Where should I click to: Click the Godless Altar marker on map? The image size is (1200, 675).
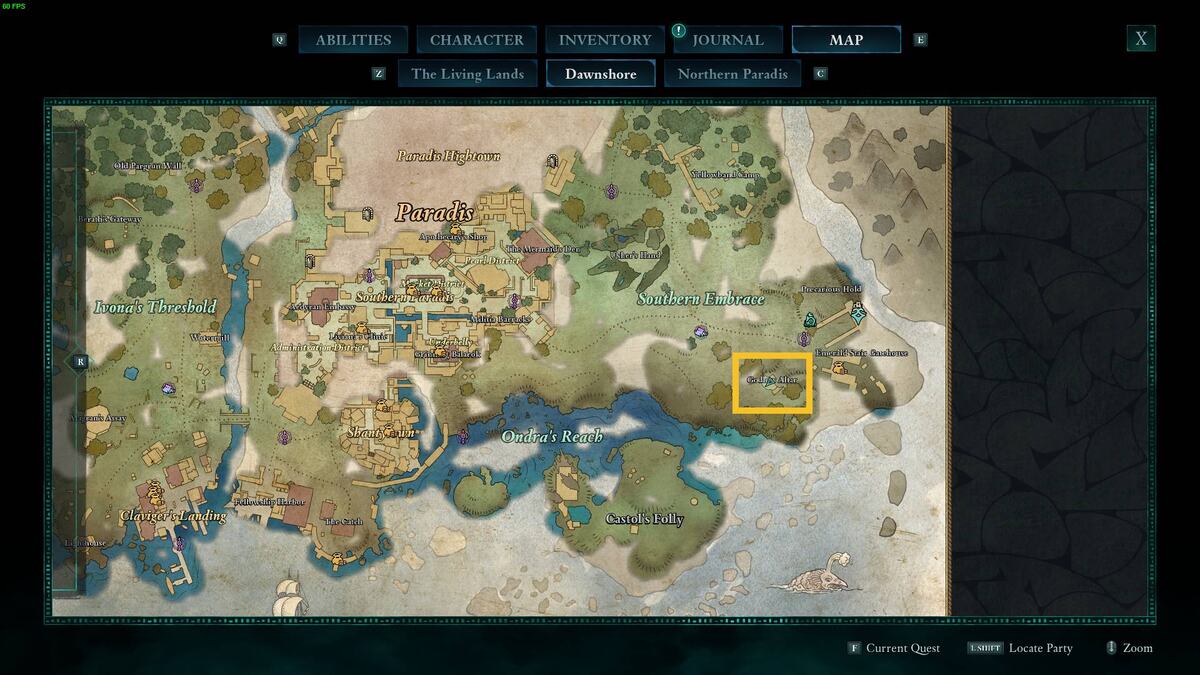pyautogui.click(x=771, y=383)
